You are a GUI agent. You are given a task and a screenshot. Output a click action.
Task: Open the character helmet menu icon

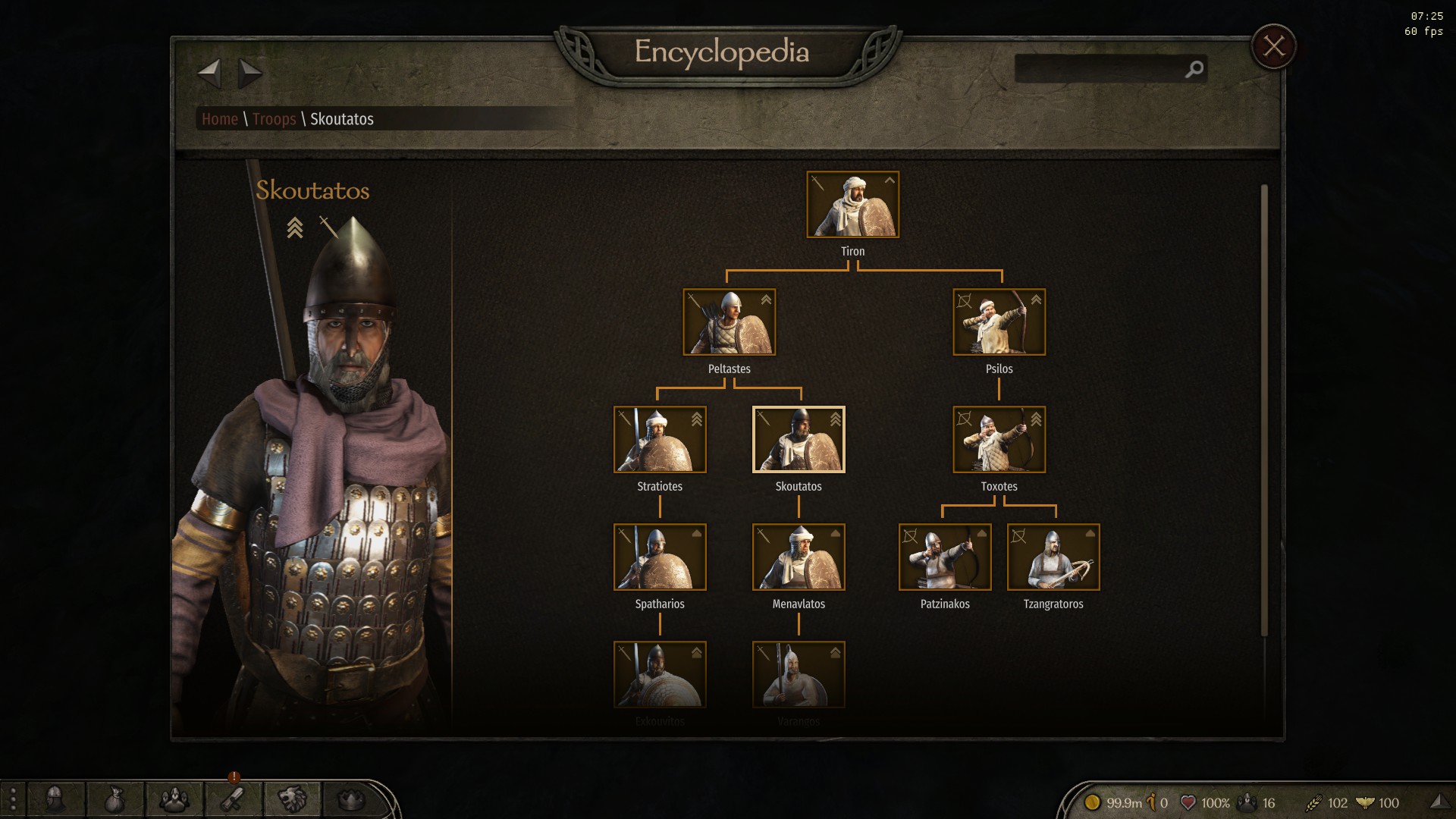tap(55, 799)
